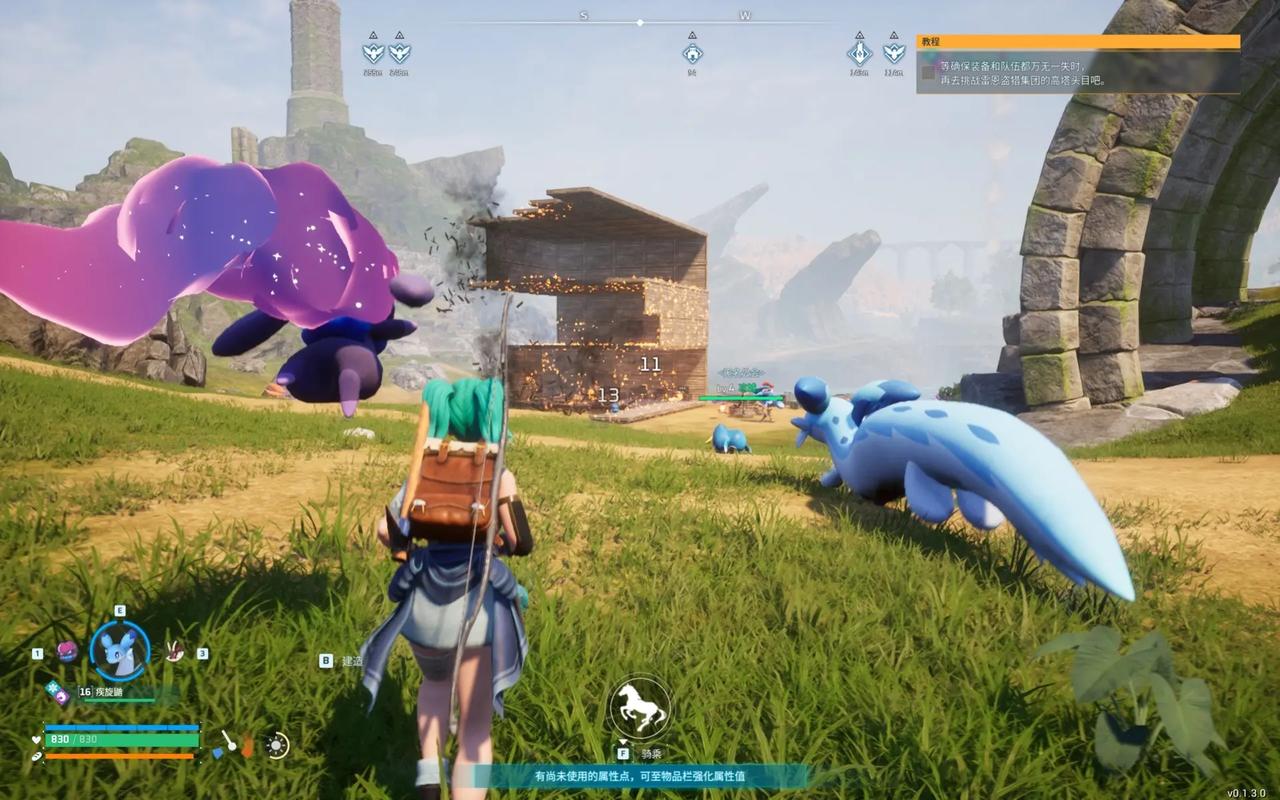
Task: Tick the tutorial objective checkbox
Action: pyautogui.click(x=928, y=72)
